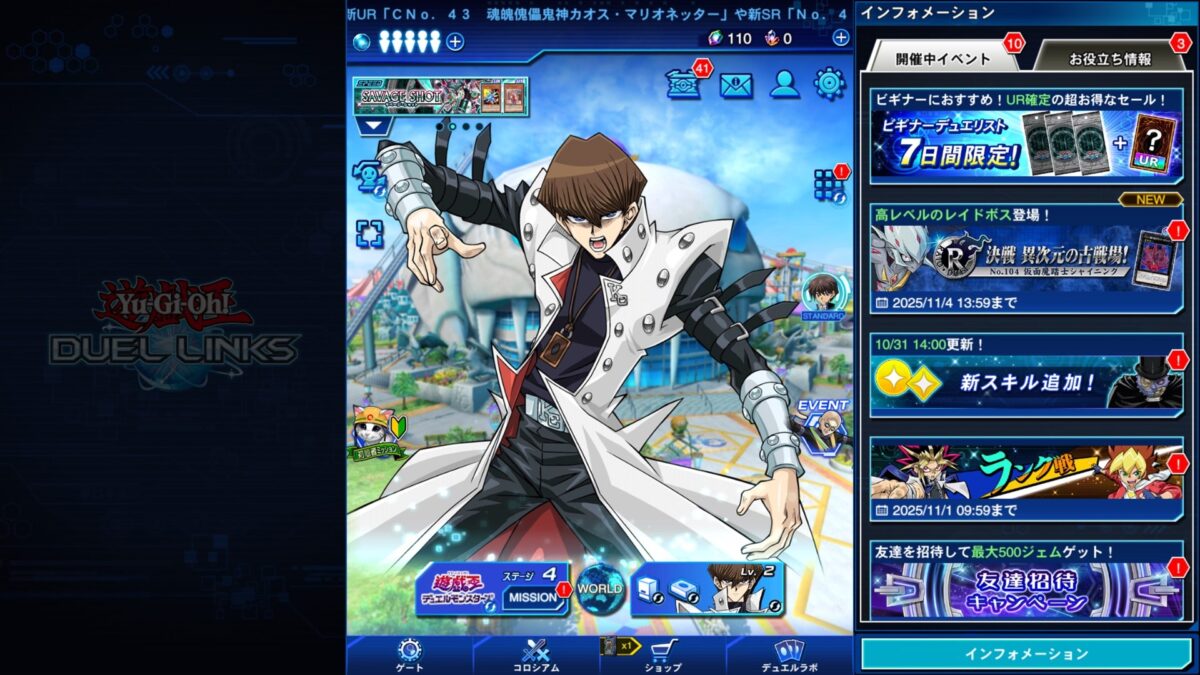Open the stage MISSION button
The height and width of the screenshot is (675, 1200).
[x=532, y=597]
